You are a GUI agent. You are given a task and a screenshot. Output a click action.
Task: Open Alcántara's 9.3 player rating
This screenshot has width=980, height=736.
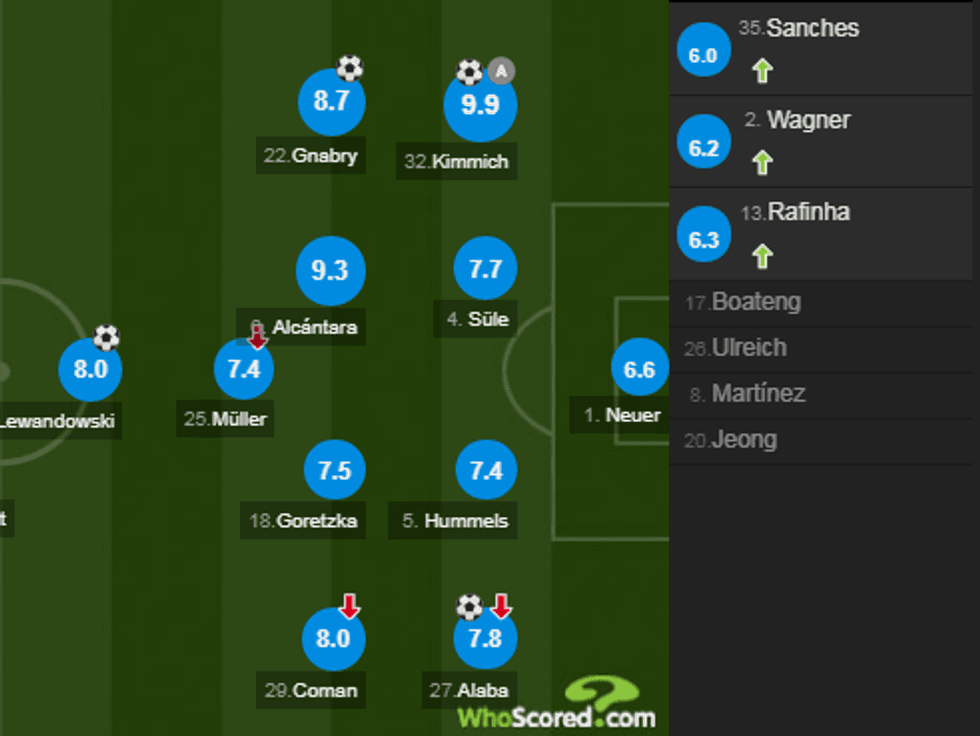pyautogui.click(x=331, y=271)
